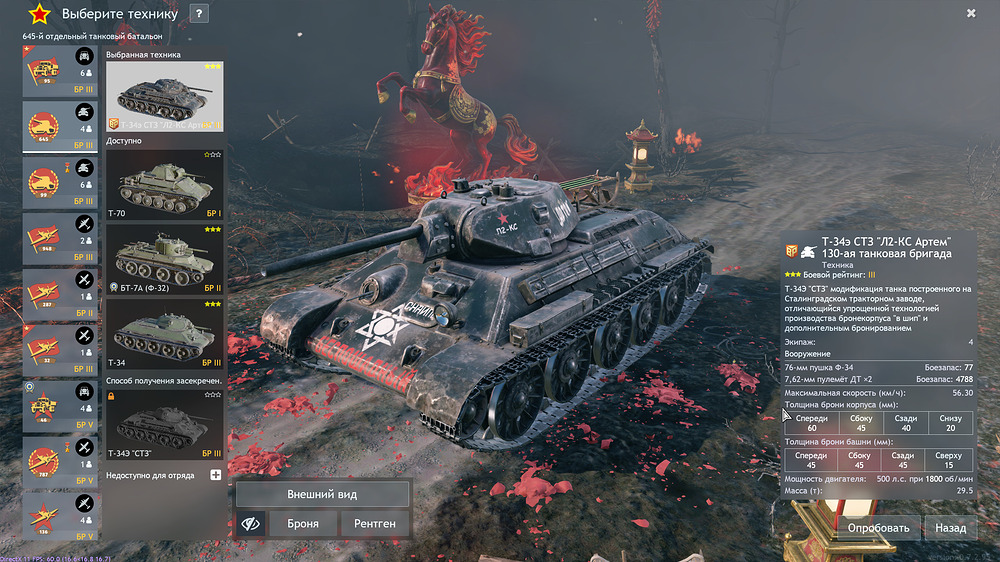Screen dimensions: 1000x562
Task: Select the locked T-34E STZ vehicle
Action: pos(165,424)
